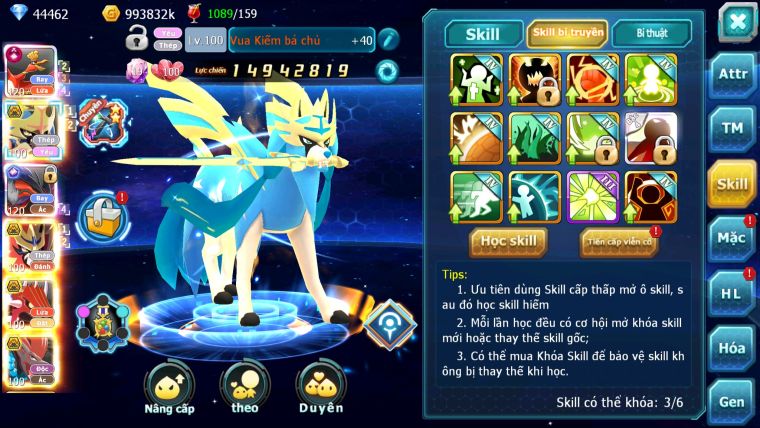Select the top pet portrait in the left list
Viewport: 760px width, 428px height.
[30, 70]
